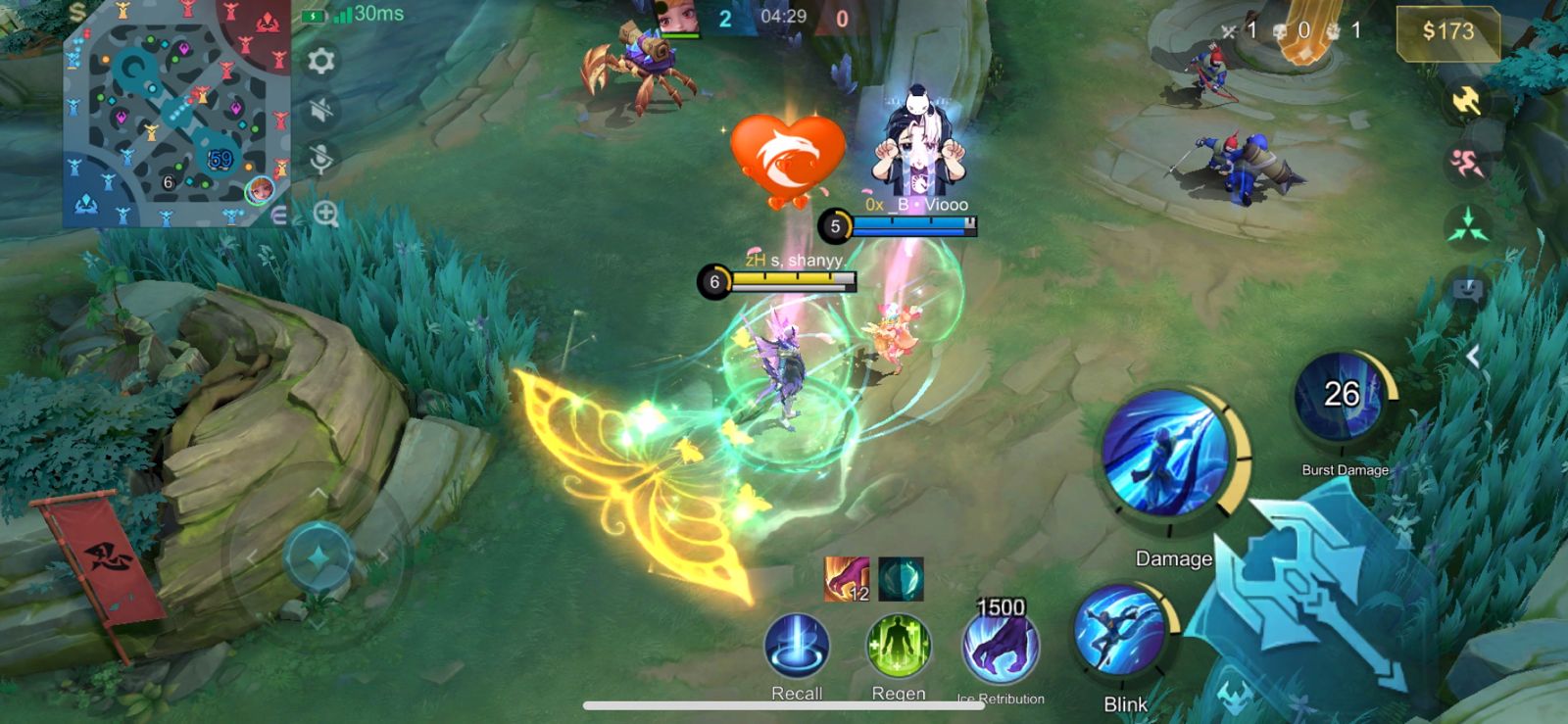Tap the movement joystick center
The image size is (1568, 724).
[x=318, y=557]
